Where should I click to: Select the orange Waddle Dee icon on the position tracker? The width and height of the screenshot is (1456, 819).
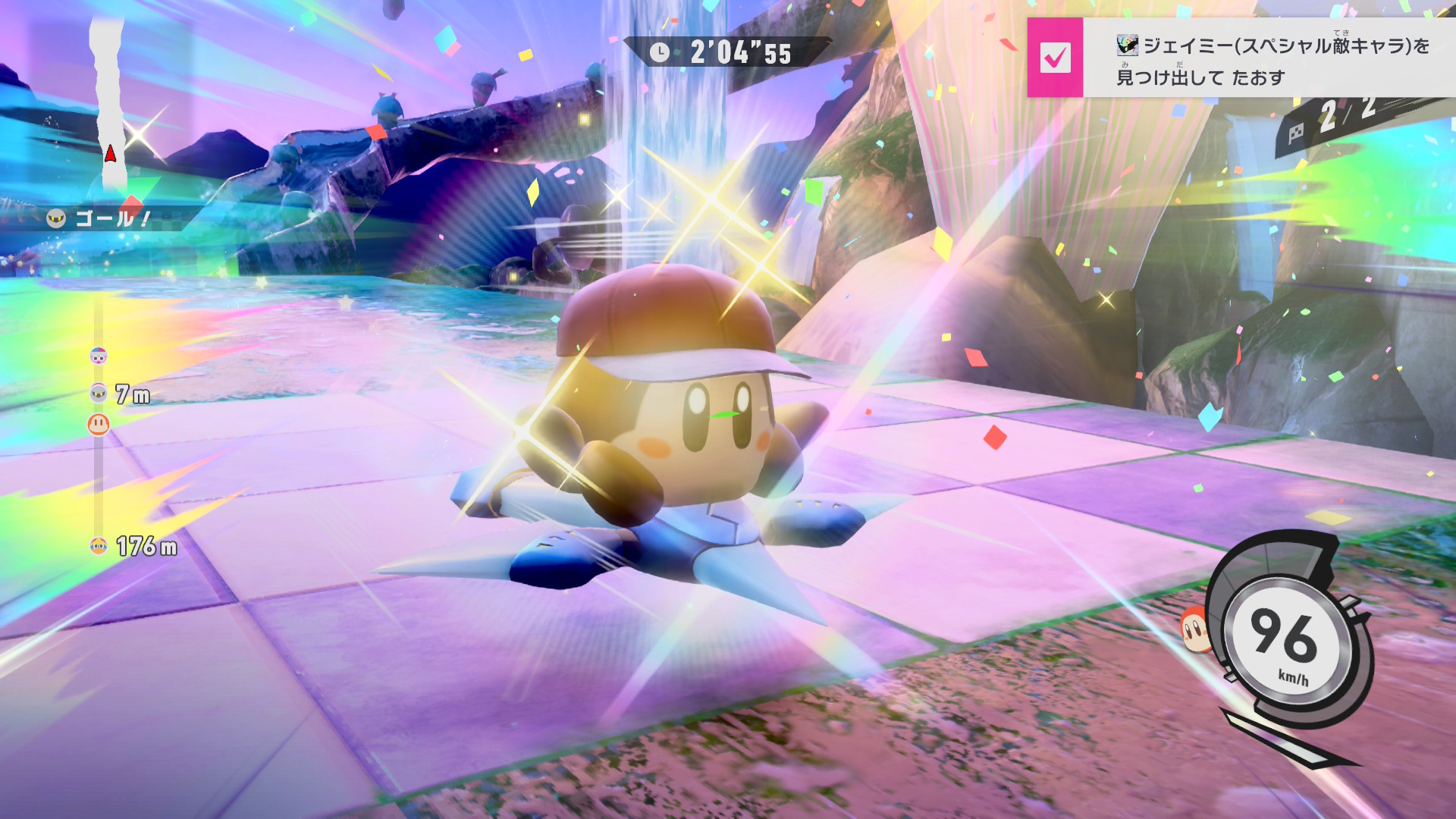click(x=99, y=424)
